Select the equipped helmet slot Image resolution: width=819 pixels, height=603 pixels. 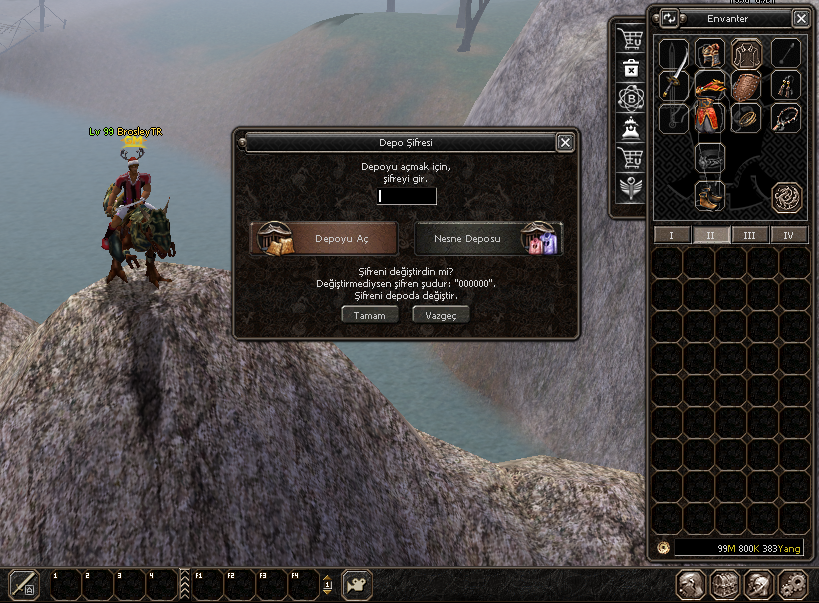pos(709,53)
